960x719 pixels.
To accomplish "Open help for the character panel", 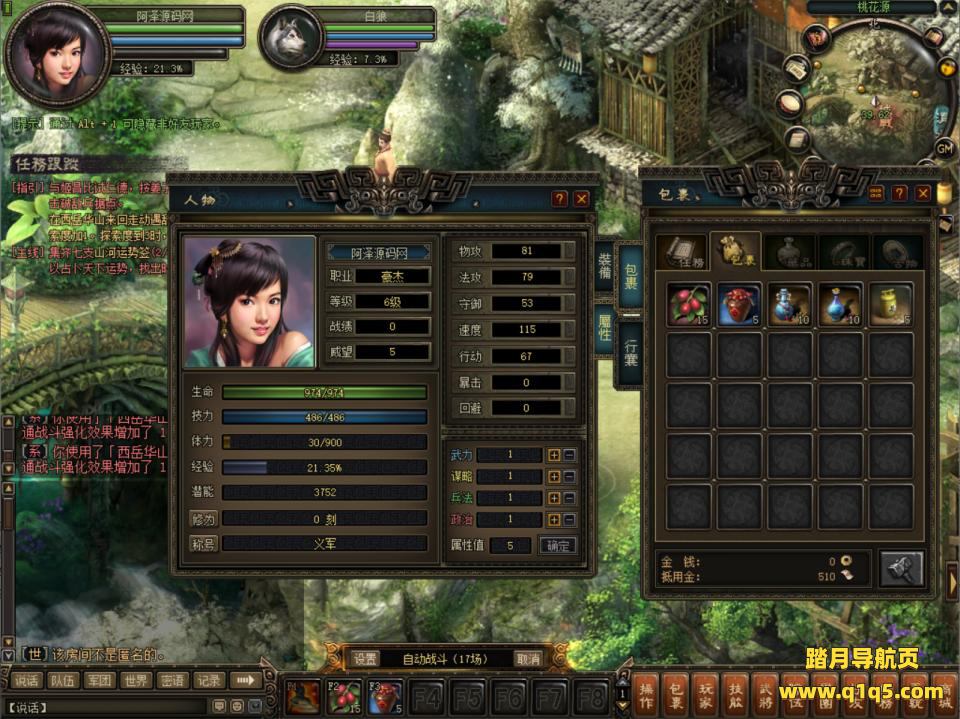I will coord(560,199).
